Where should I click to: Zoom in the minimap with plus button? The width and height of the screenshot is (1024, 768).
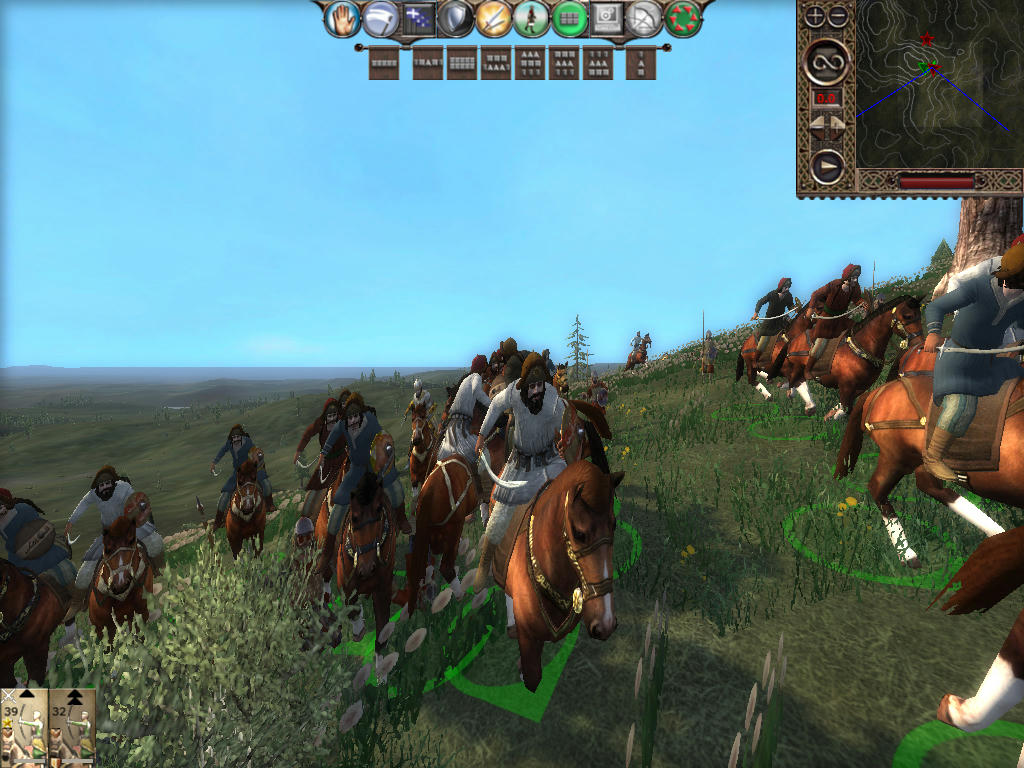tap(815, 16)
